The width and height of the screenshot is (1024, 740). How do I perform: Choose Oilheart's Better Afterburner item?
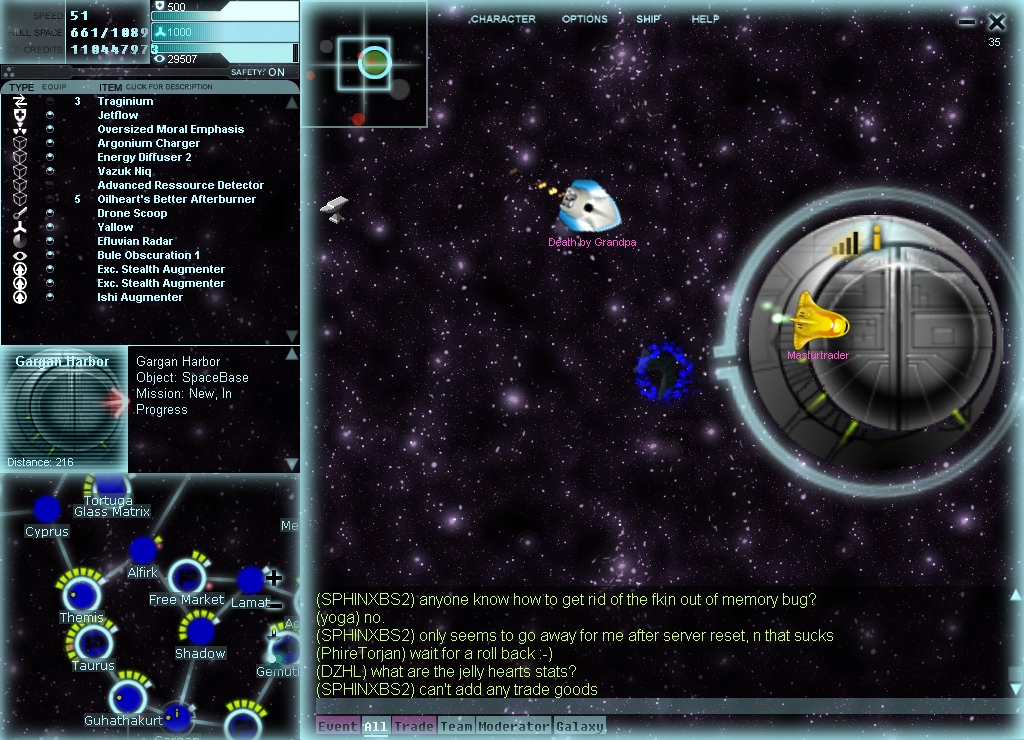click(x=176, y=199)
